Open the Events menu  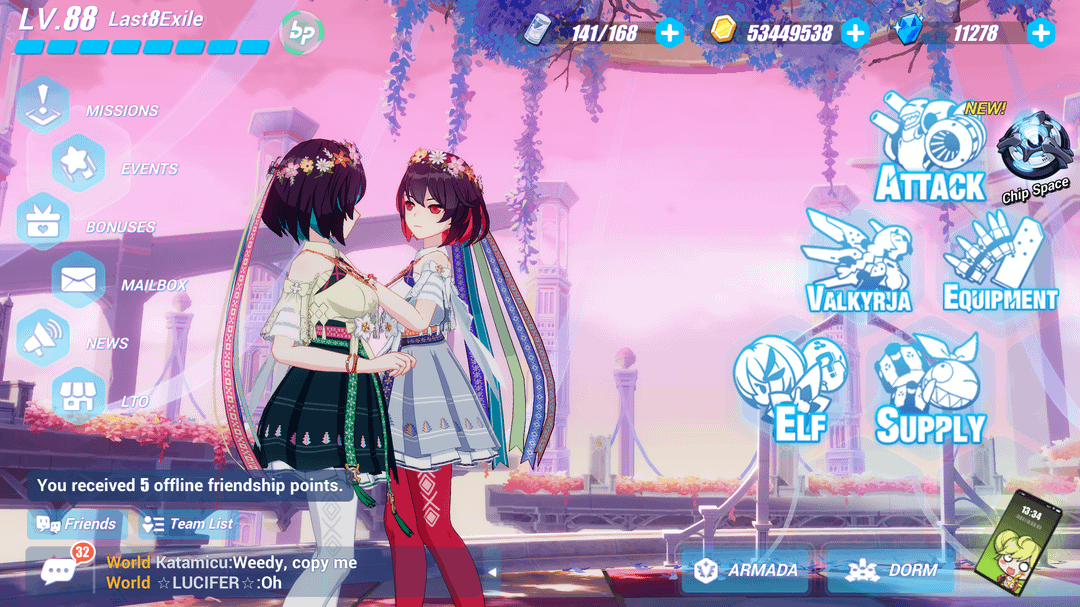coord(78,163)
